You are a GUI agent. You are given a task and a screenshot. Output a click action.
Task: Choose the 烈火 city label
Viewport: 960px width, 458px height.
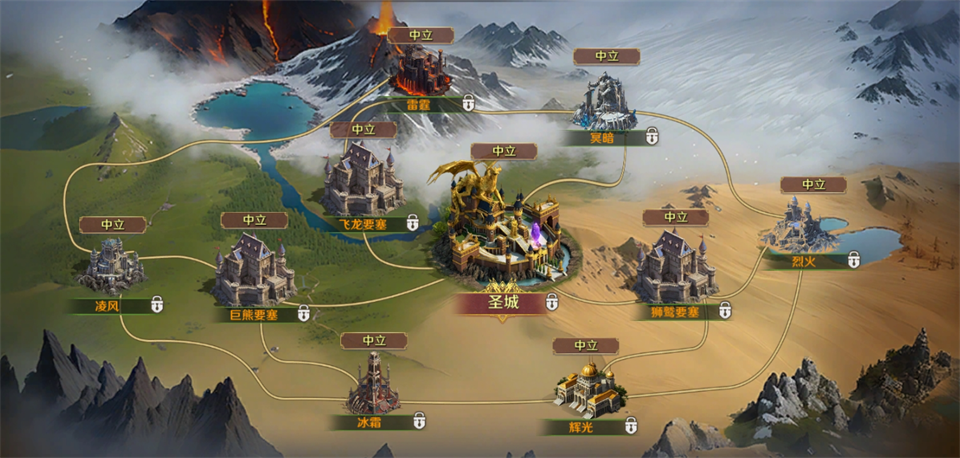click(x=804, y=262)
